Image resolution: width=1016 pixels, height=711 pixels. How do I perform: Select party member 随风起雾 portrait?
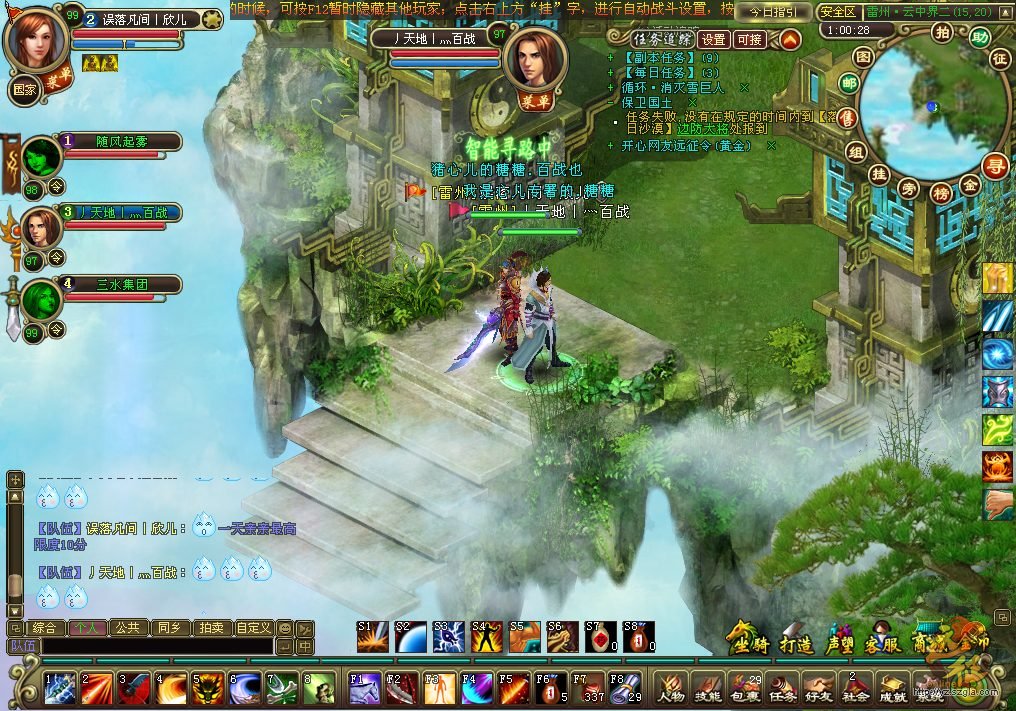click(42, 157)
